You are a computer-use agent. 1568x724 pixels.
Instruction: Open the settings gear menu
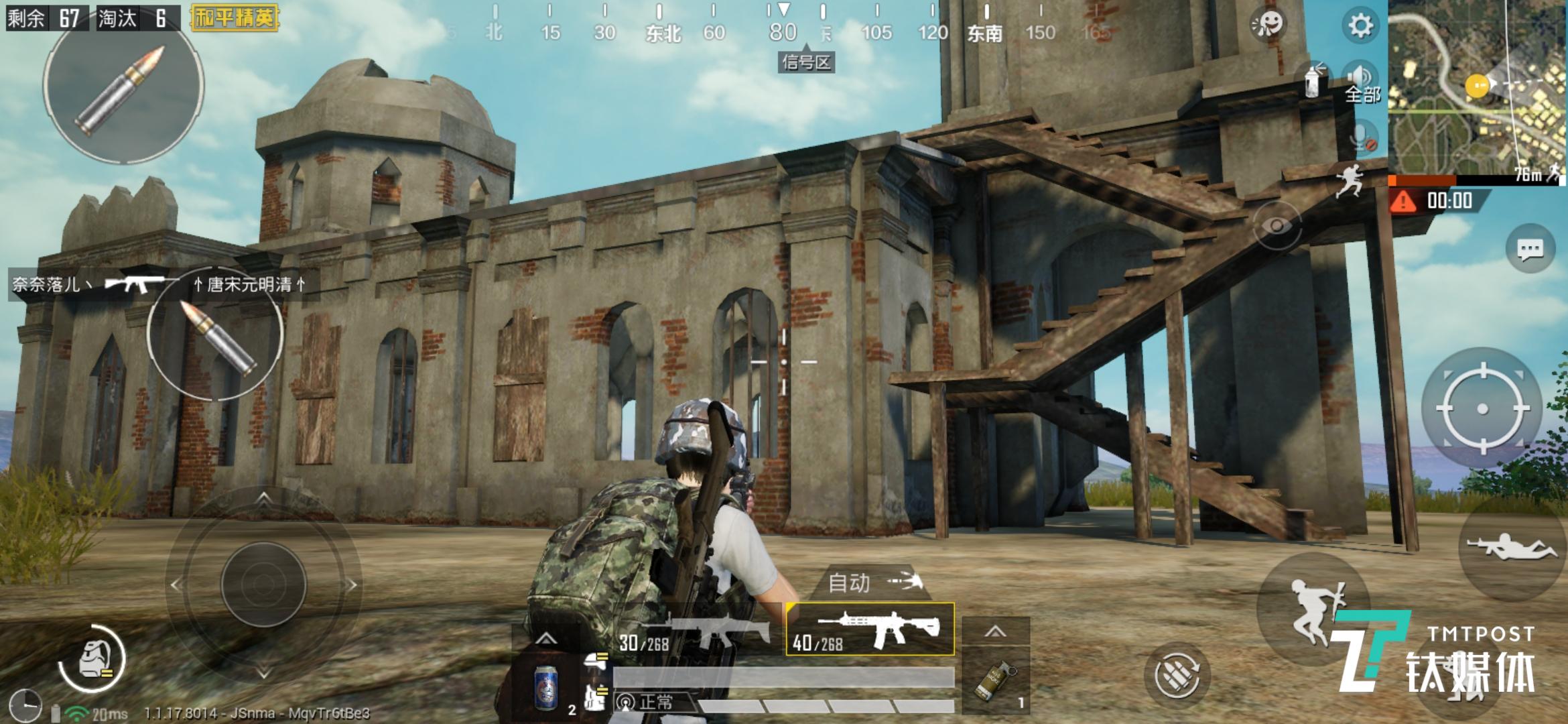1360,25
